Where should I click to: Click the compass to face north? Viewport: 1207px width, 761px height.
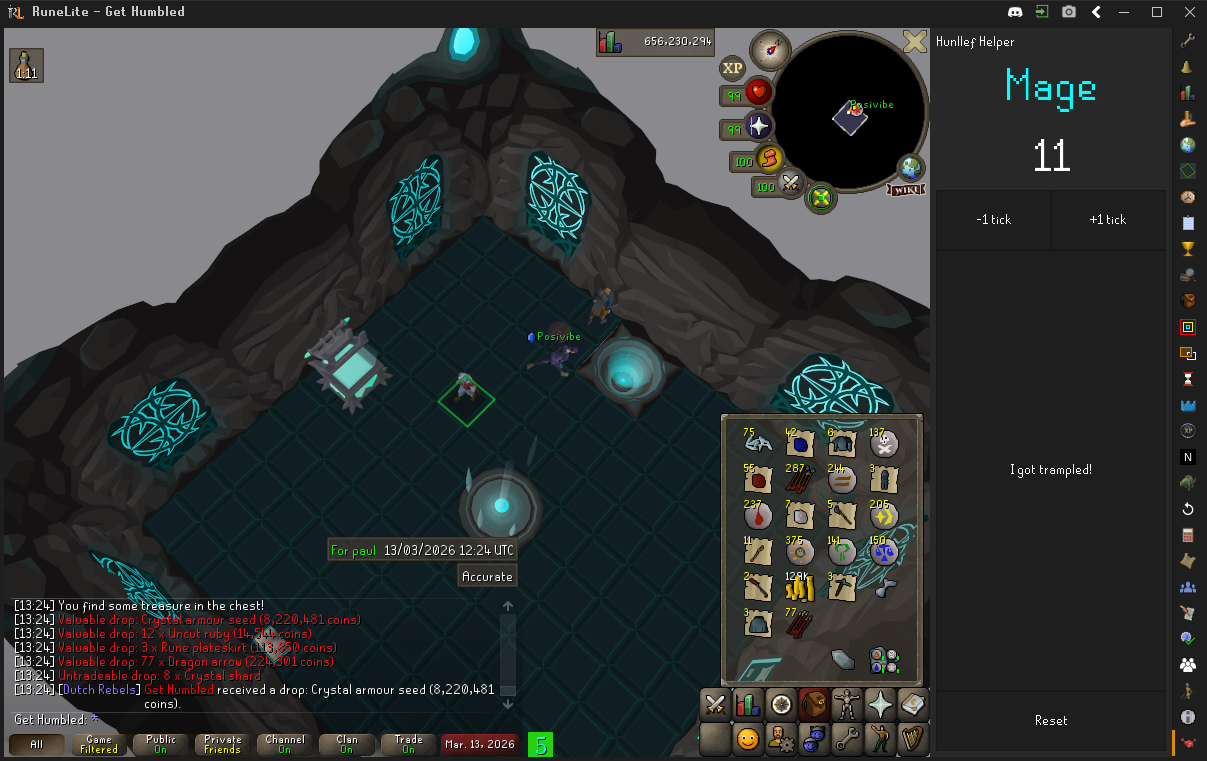pyautogui.click(x=770, y=49)
